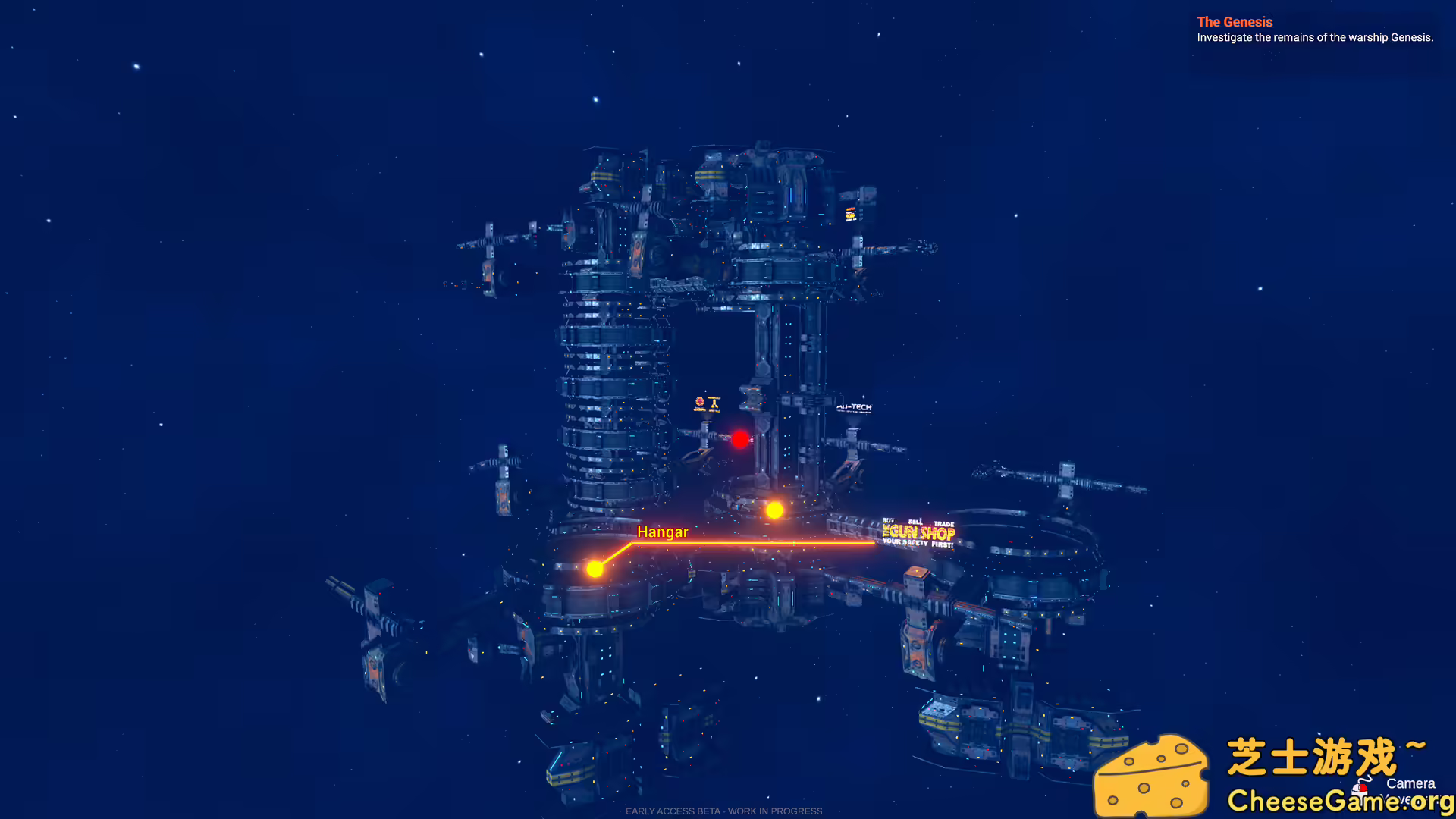1456x819 pixels.
Task: Click the GUN SHOP storefront sign
Action: (918, 533)
